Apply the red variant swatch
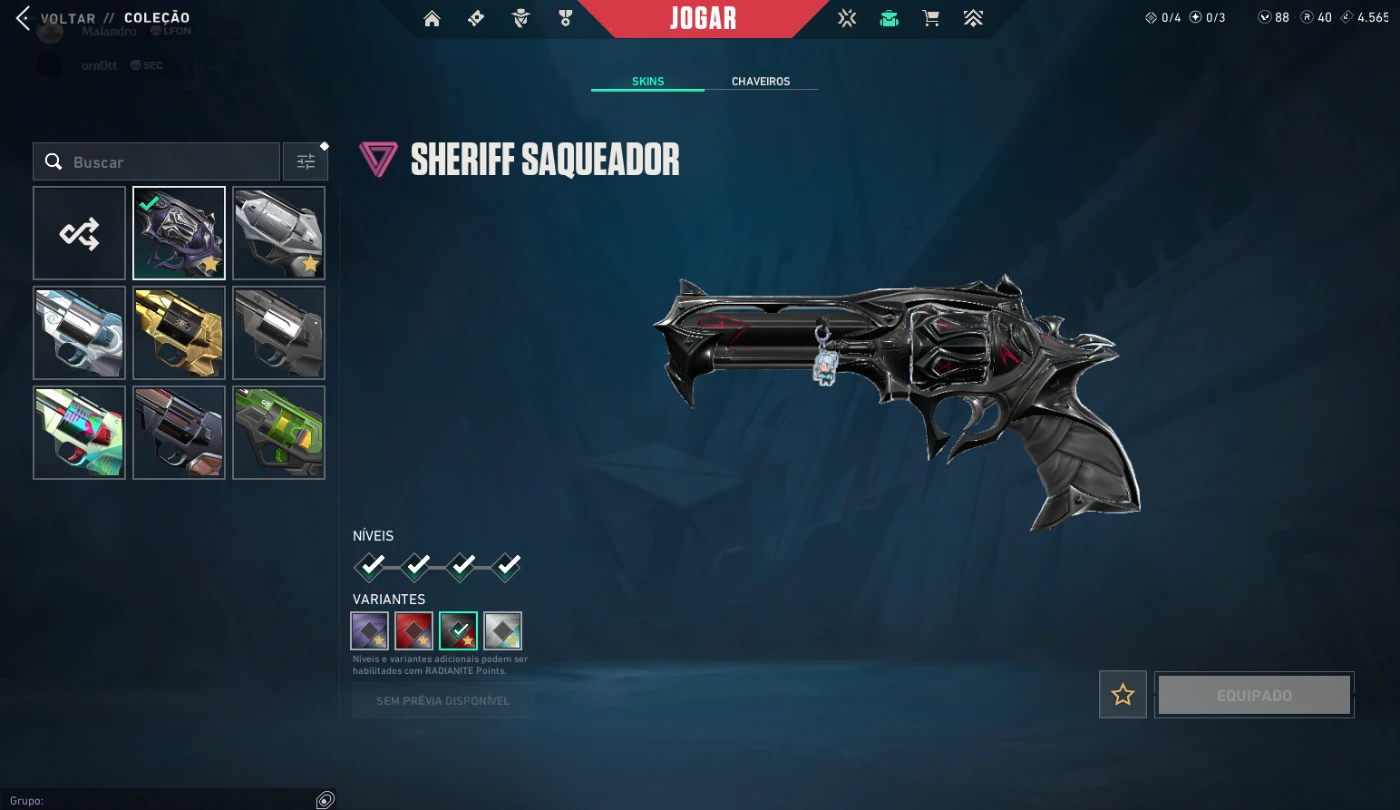Viewport: 1400px width, 810px height. pos(414,631)
